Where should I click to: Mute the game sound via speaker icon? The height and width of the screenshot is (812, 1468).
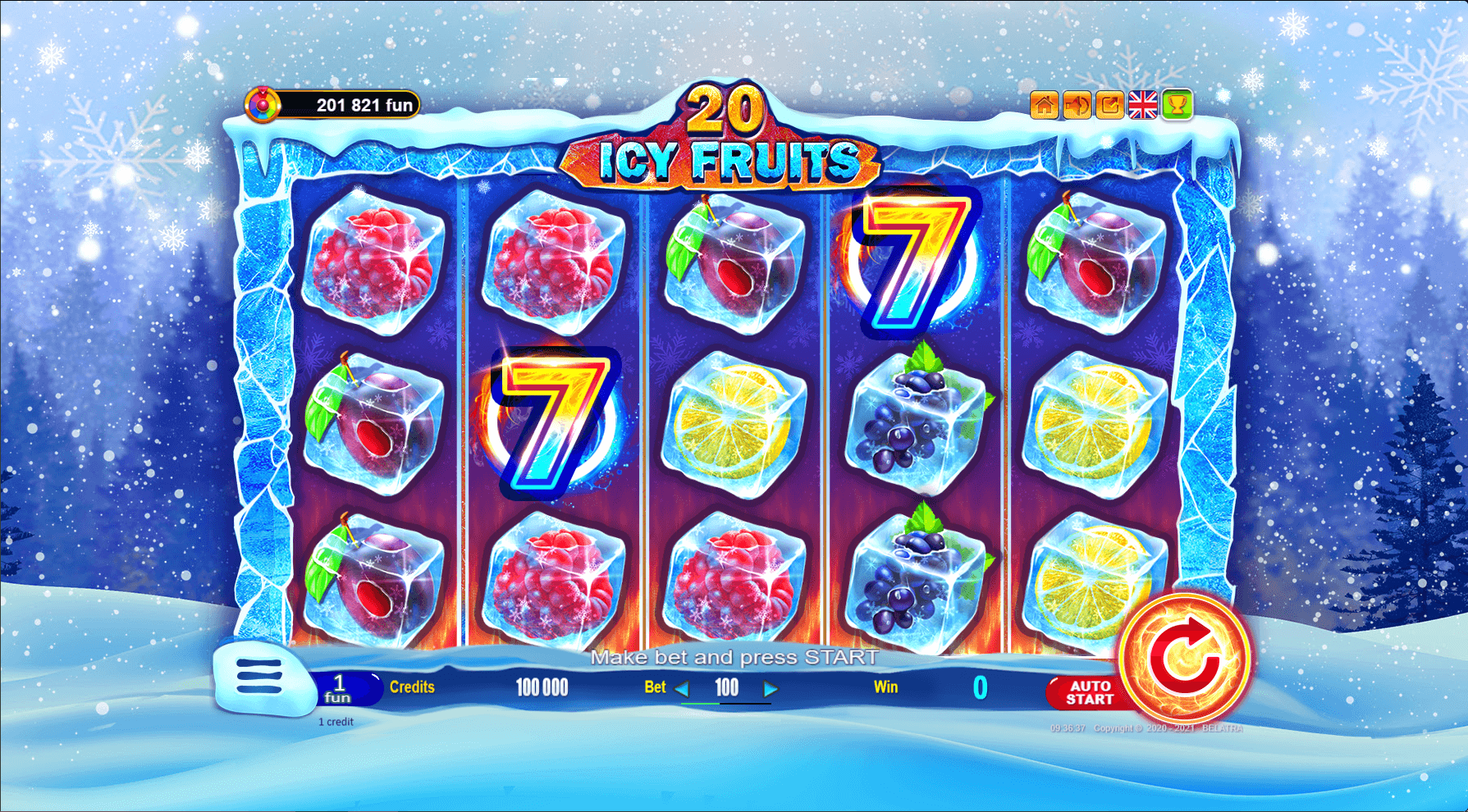pos(1077,105)
